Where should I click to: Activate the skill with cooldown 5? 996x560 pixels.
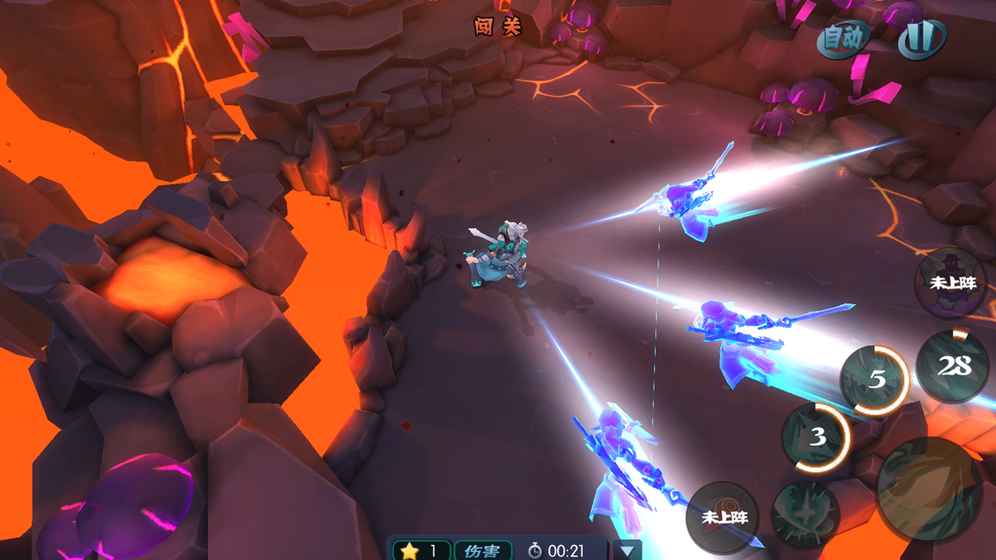876,380
